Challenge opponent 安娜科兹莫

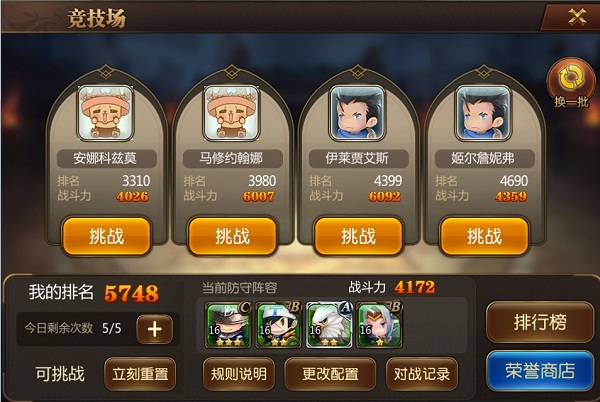coord(106,236)
